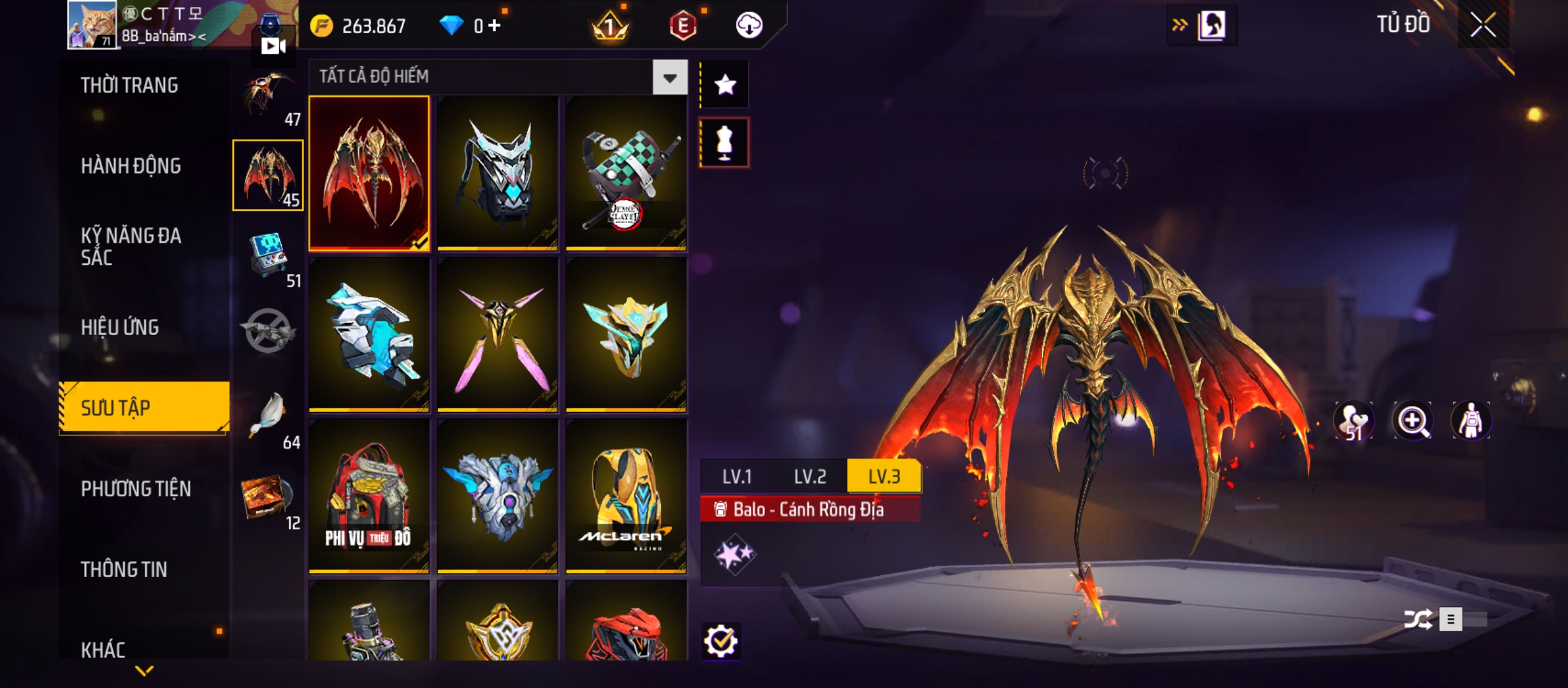Open Kỹ Năng Đa Sắc section
This screenshot has height=688, width=1568.
(x=131, y=247)
